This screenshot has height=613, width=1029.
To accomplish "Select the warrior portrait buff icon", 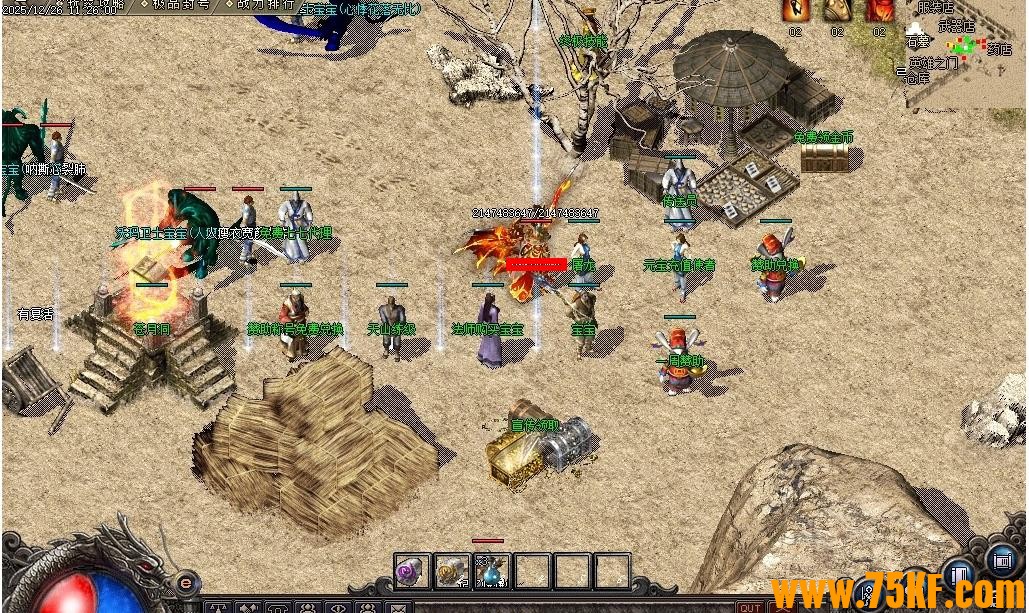I will point(837,9).
